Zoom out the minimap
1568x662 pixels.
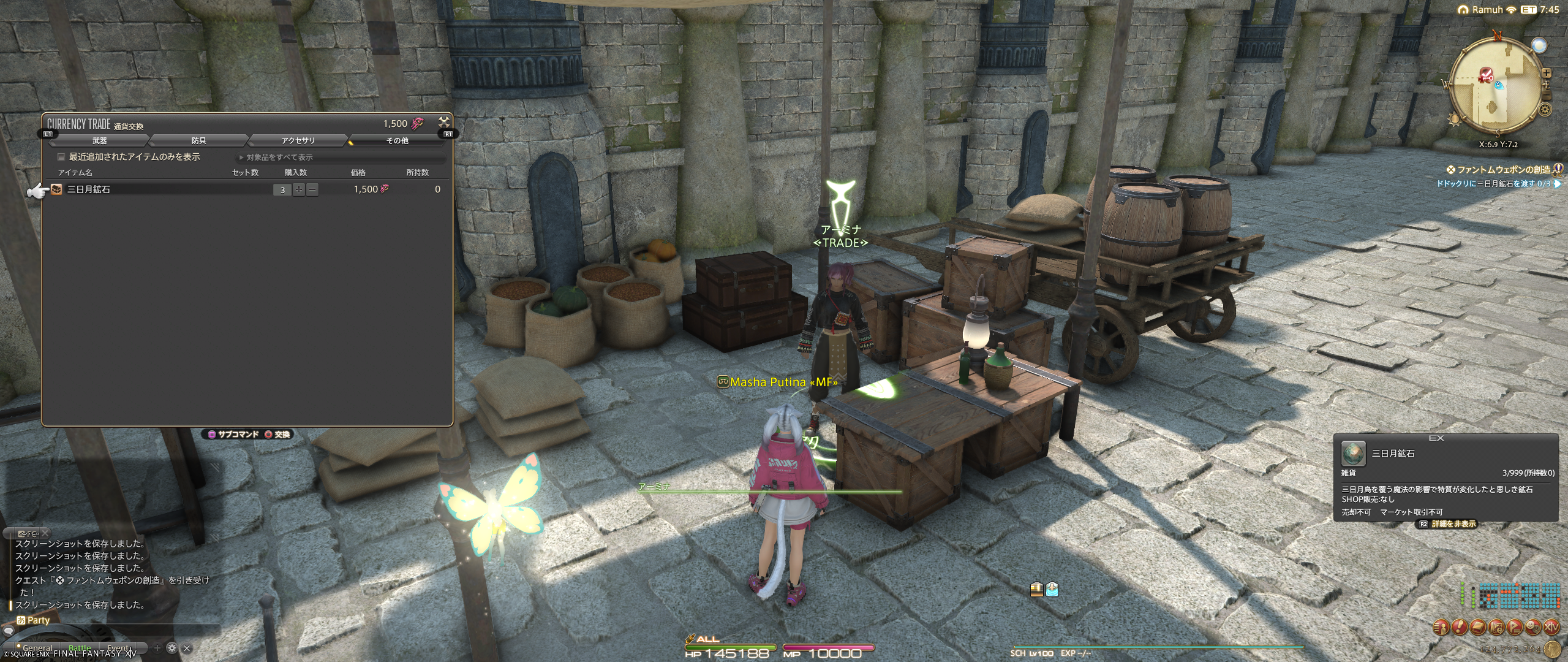click(x=1547, y=96)
